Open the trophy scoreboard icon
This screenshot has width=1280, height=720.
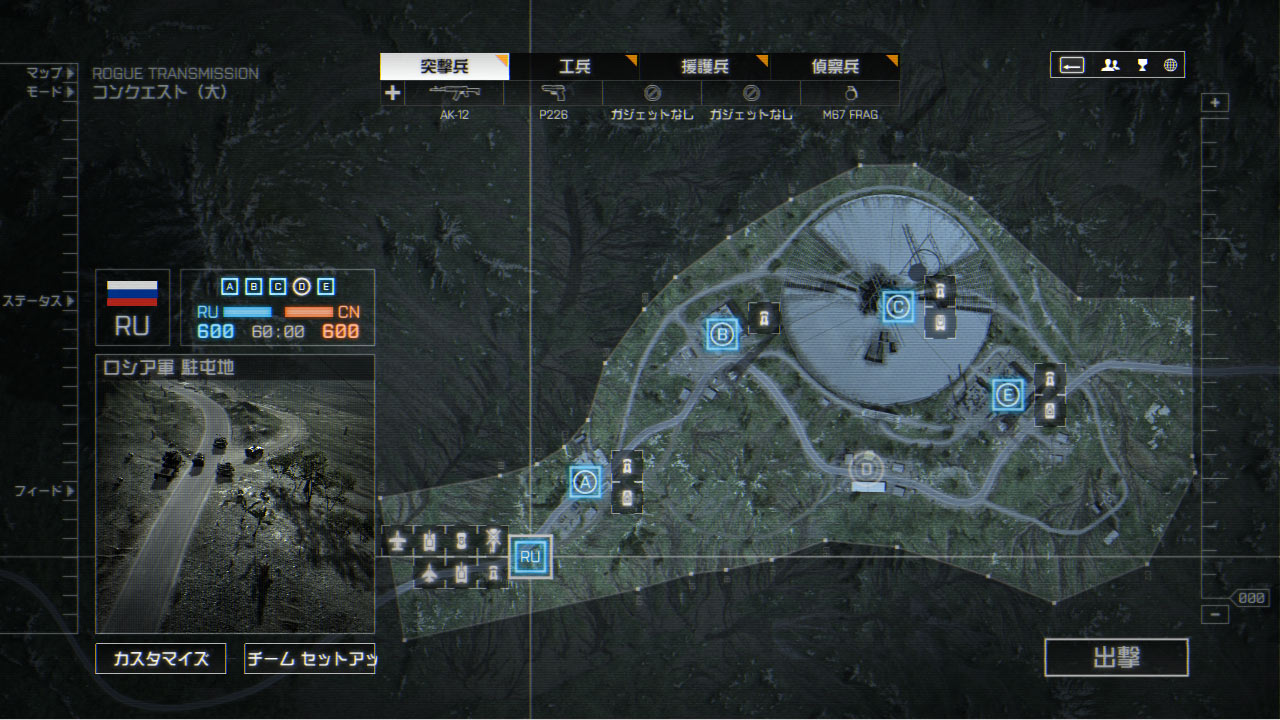pos(1142,66)
